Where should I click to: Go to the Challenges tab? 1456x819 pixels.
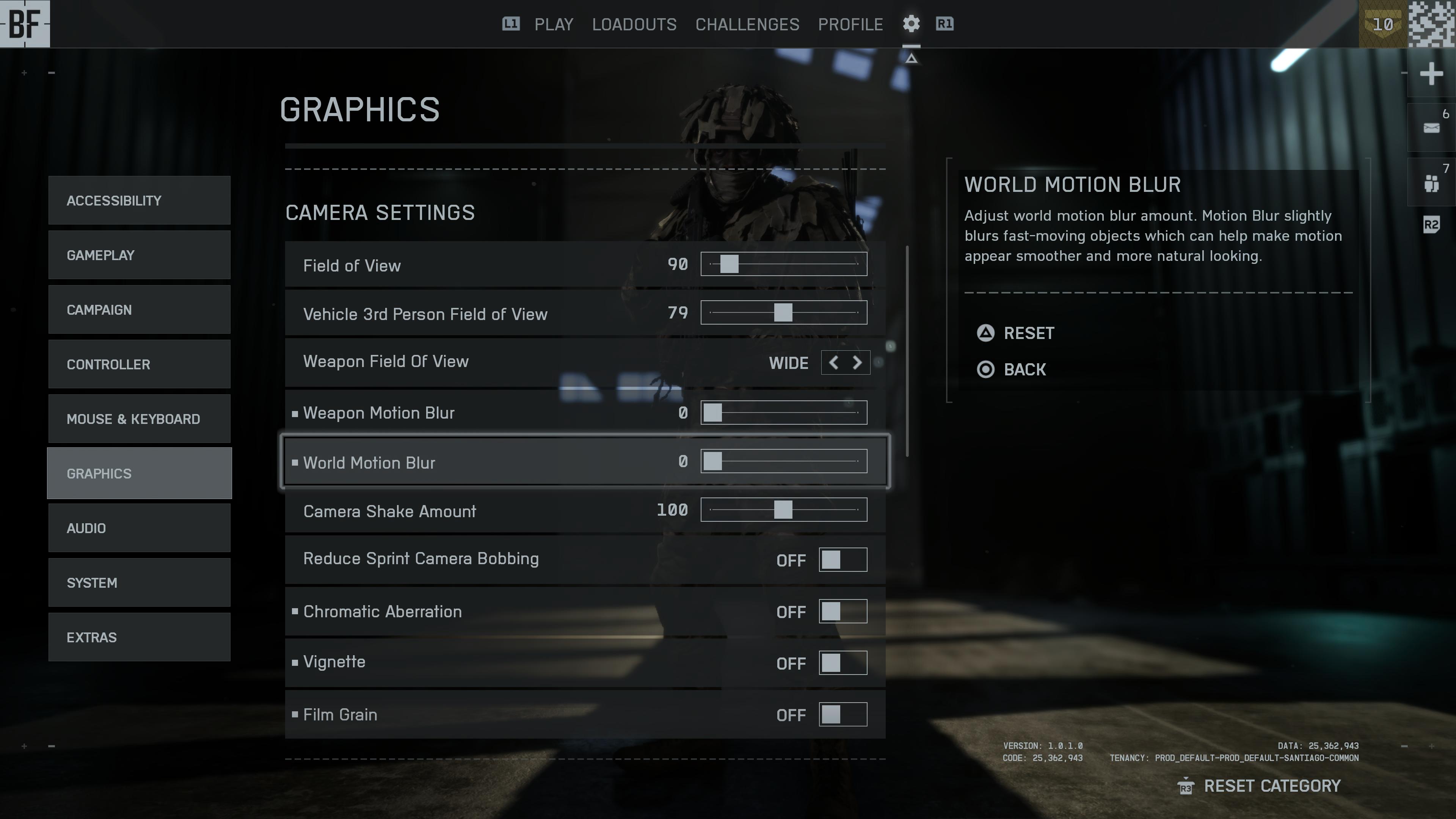click(x=747, y=24)
